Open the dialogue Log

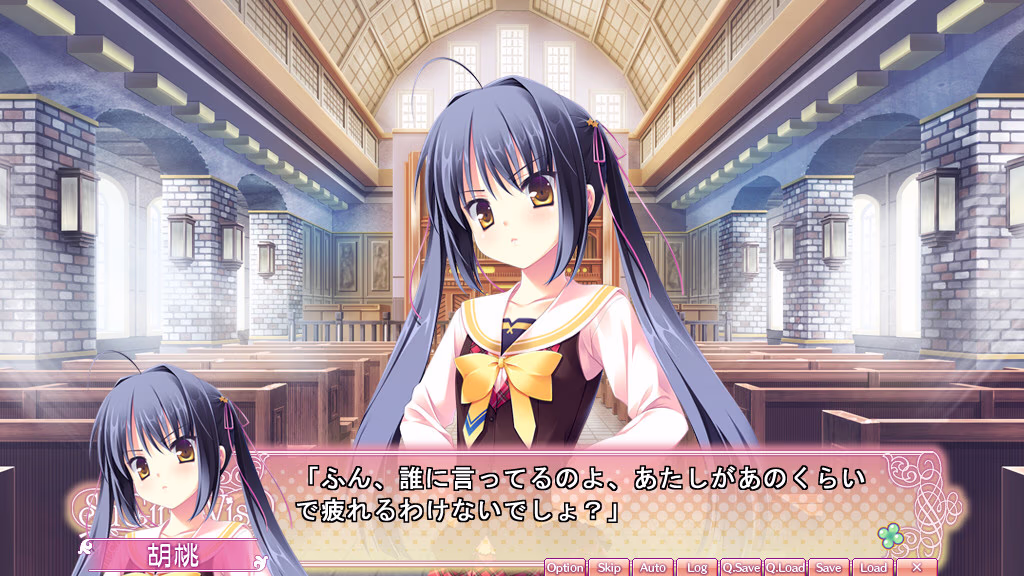point(697,567)
